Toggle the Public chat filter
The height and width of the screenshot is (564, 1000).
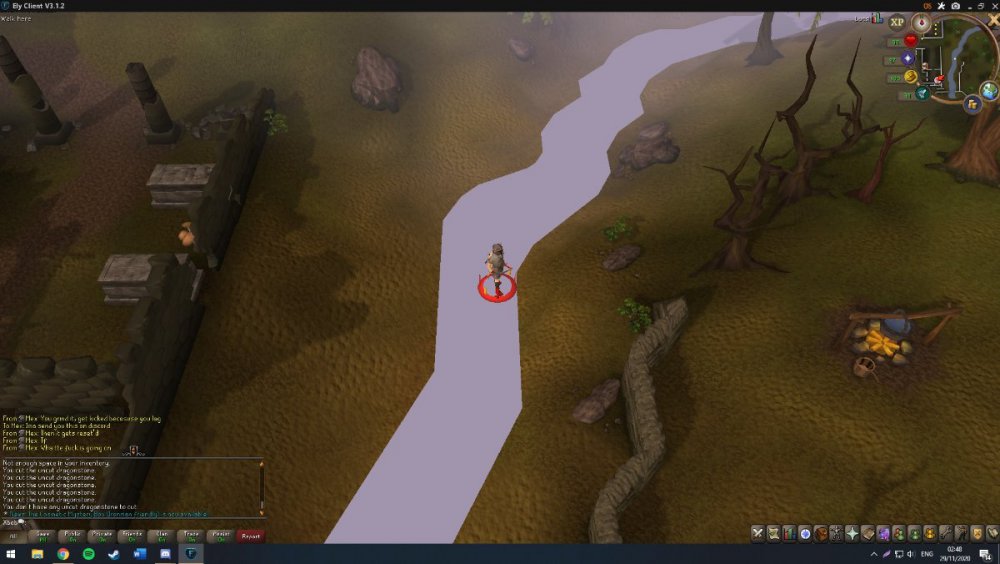pyautogui.click(x=72, y=536)
